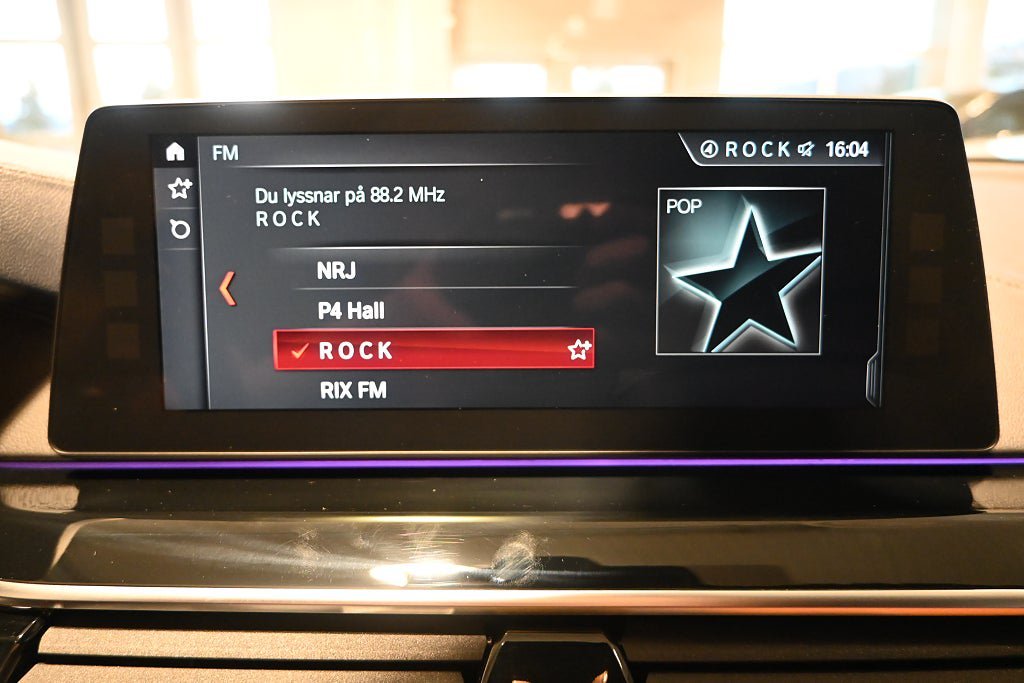
Task: Go back with the orange left arrow
Action: (228, 288)
